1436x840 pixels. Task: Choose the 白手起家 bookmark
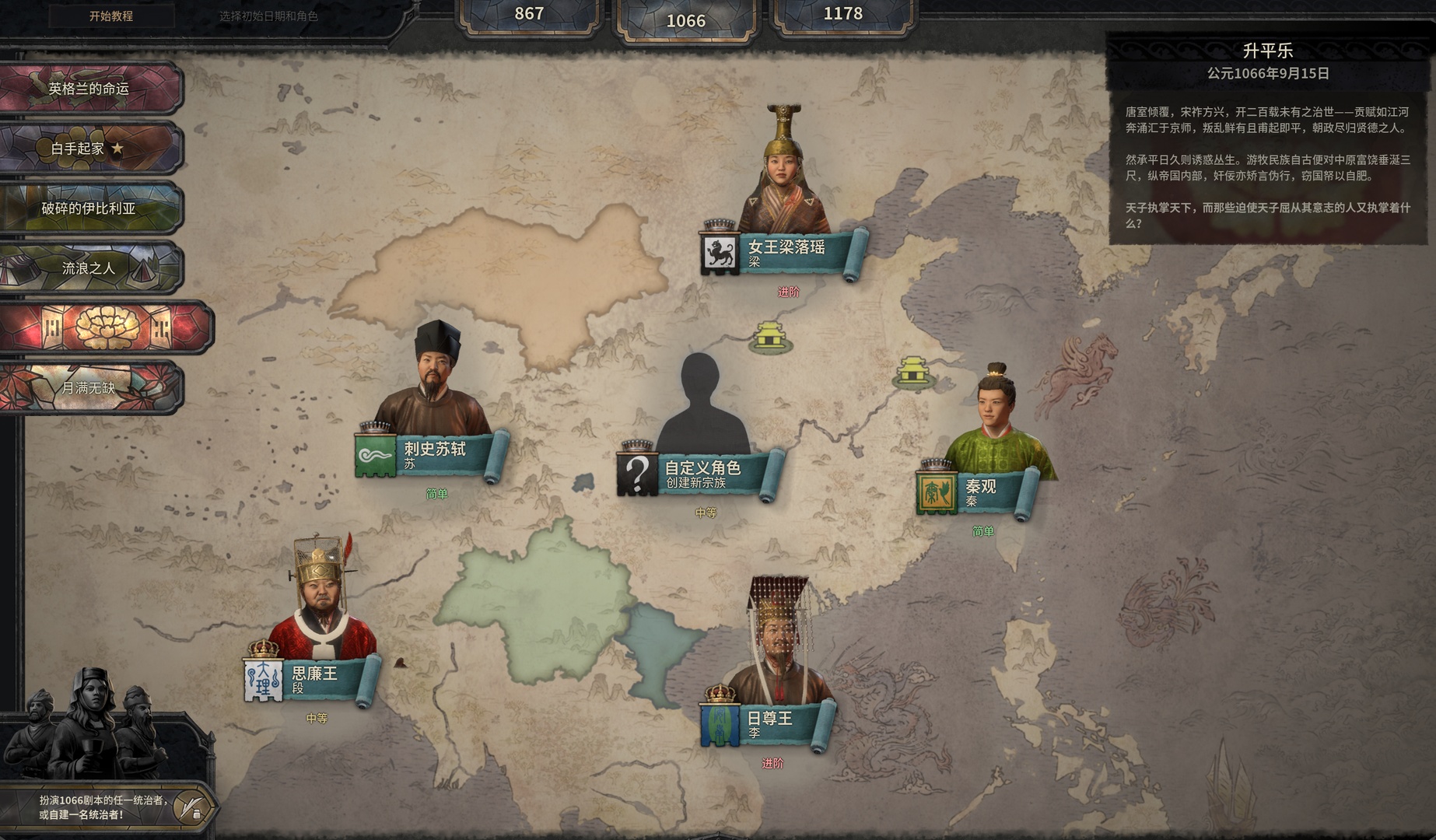(x=89, y=148)
